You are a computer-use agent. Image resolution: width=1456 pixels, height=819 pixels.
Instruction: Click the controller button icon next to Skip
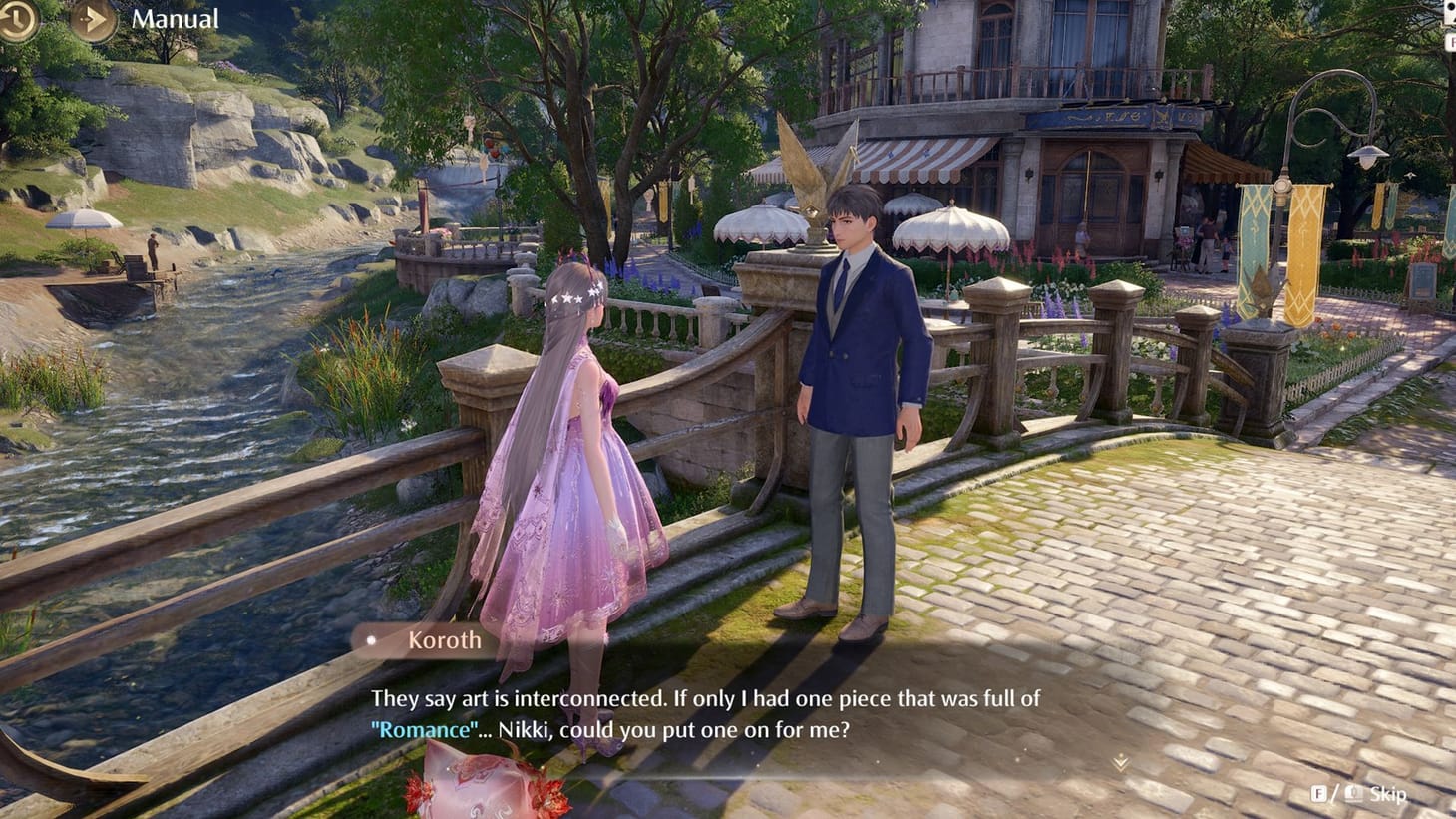click(x=1356, y=794)
